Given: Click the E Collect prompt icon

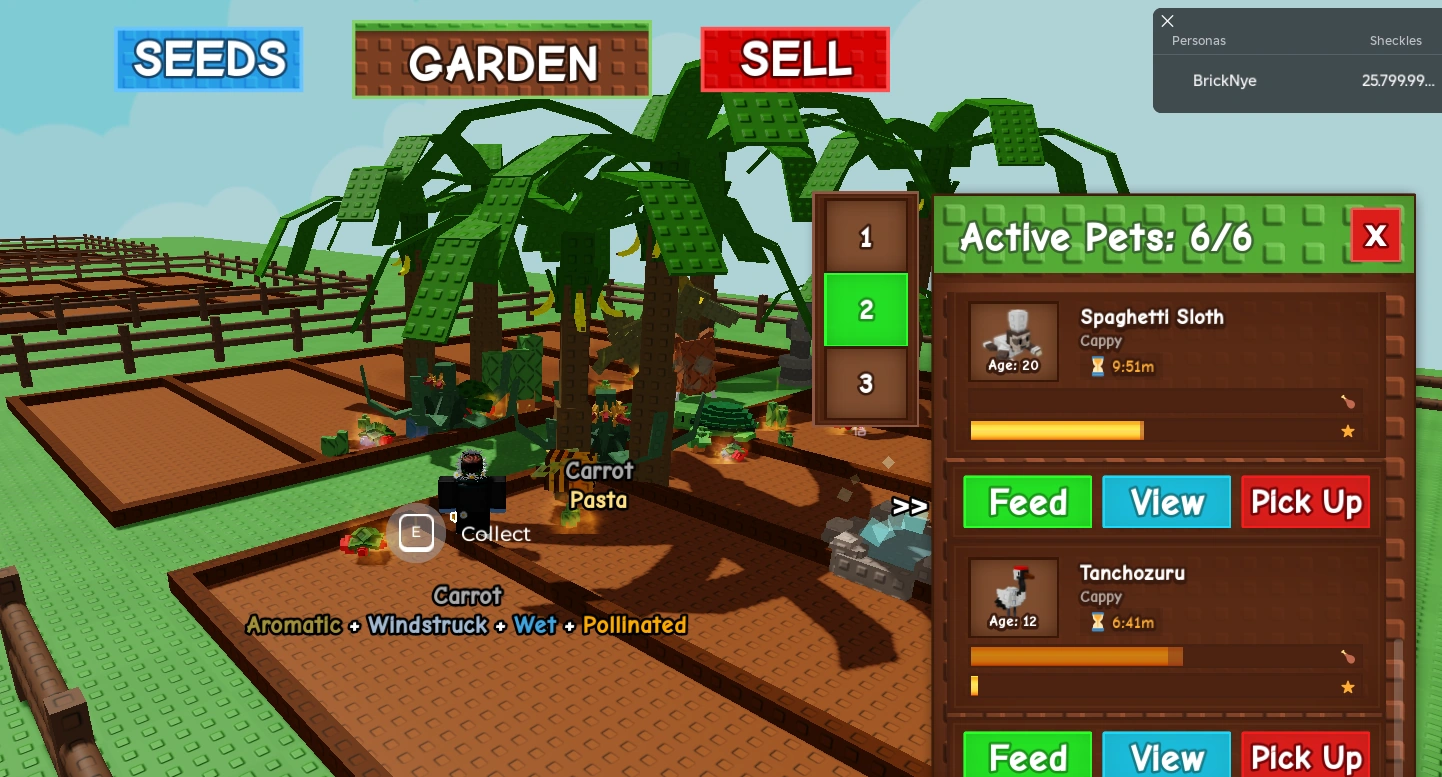Looking at the screenshot, I should pos(417,532).
